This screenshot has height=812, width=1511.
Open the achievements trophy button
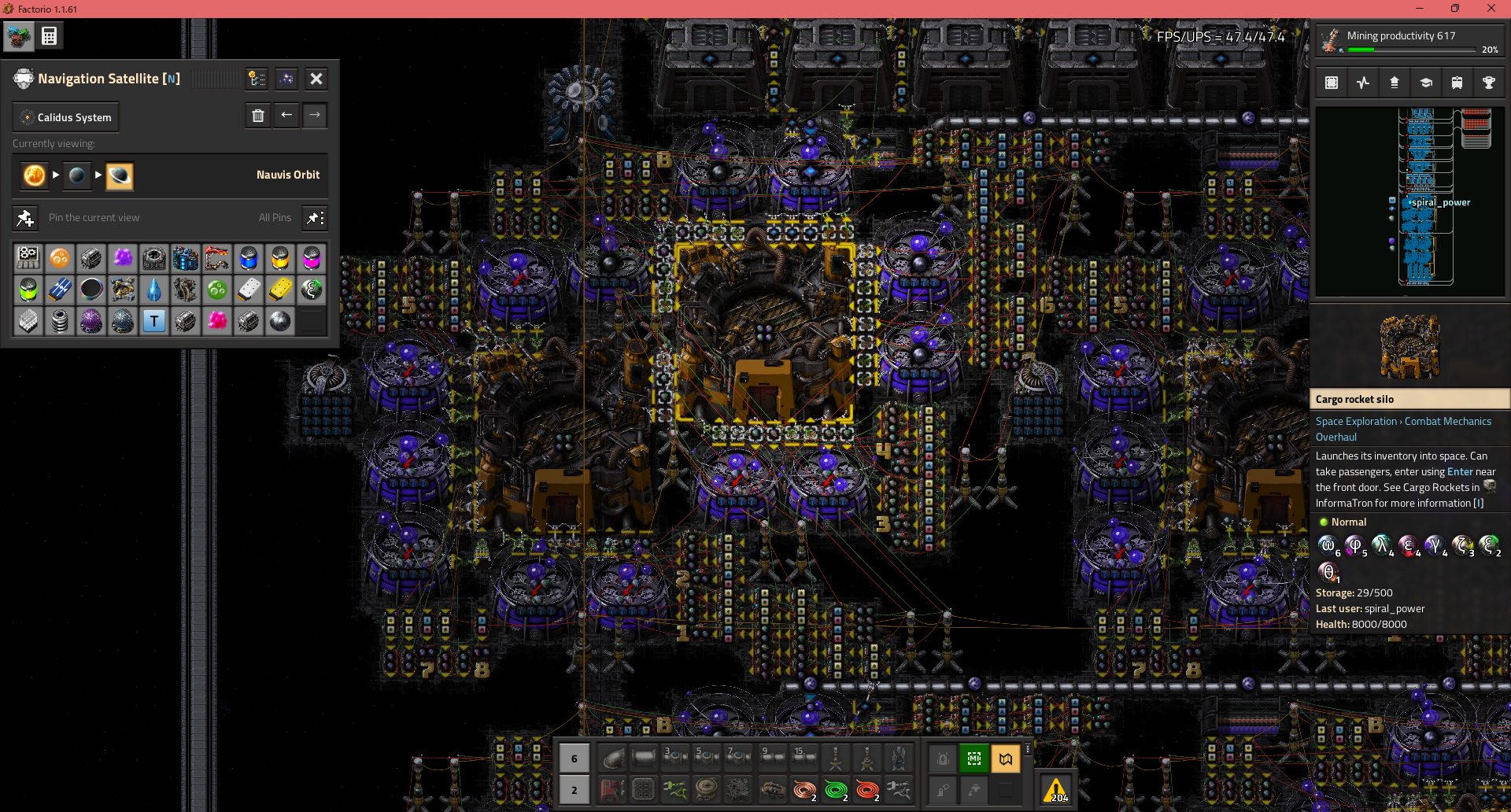point(1488,83)
